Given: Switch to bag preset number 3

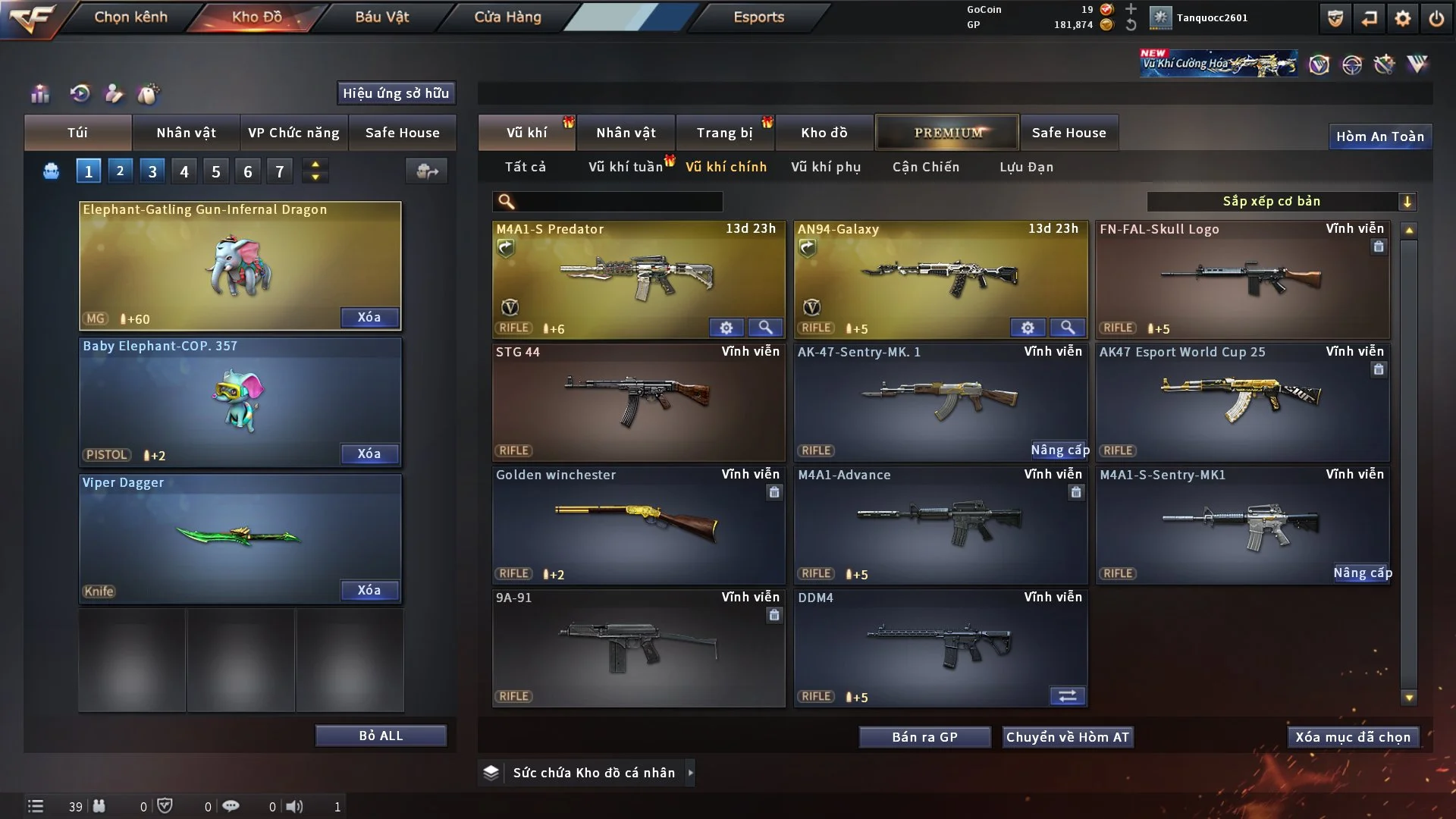Looking at the screenshot, I should click(152, 171).
